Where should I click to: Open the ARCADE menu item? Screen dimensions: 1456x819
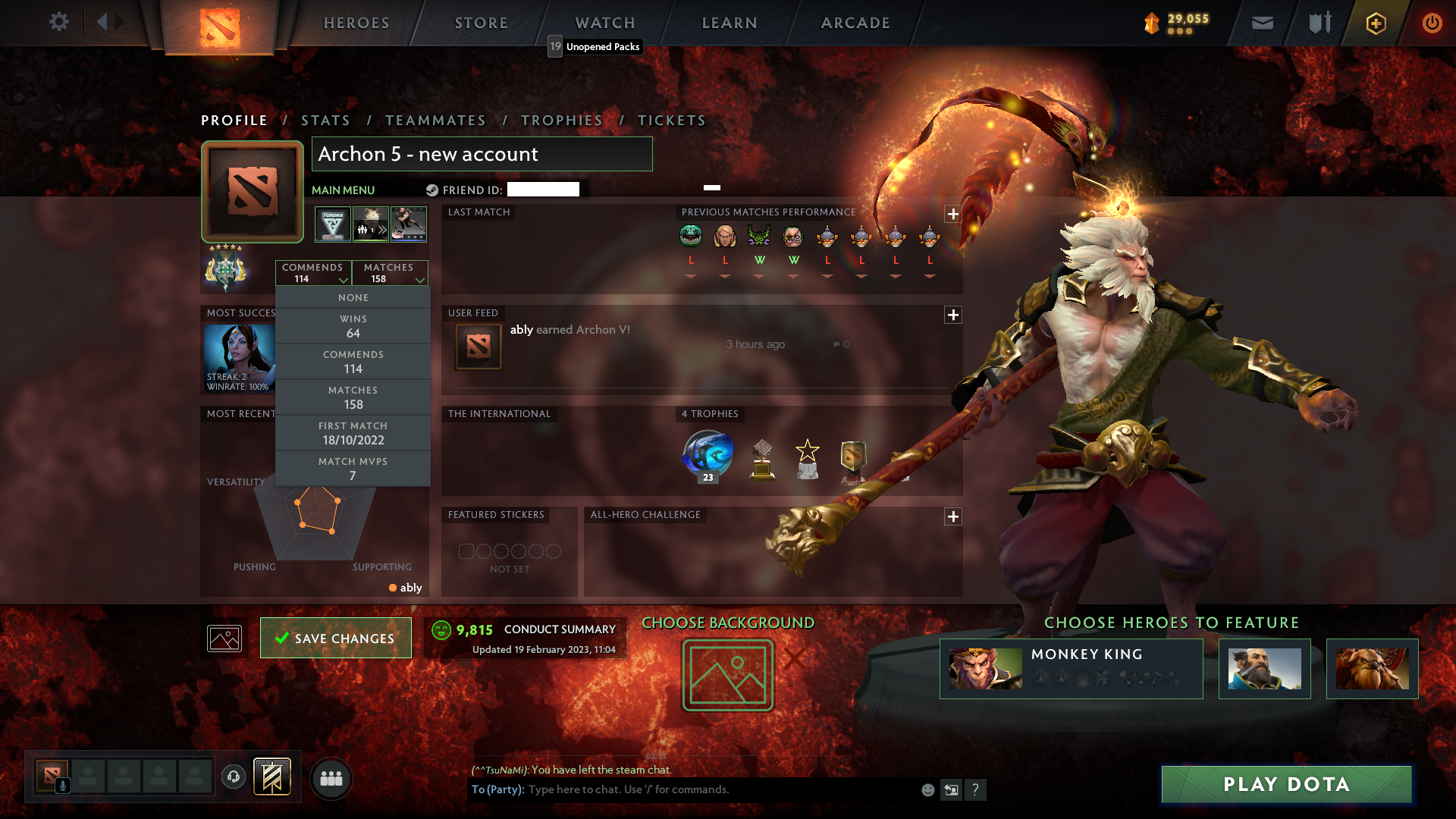pos(855,23)
